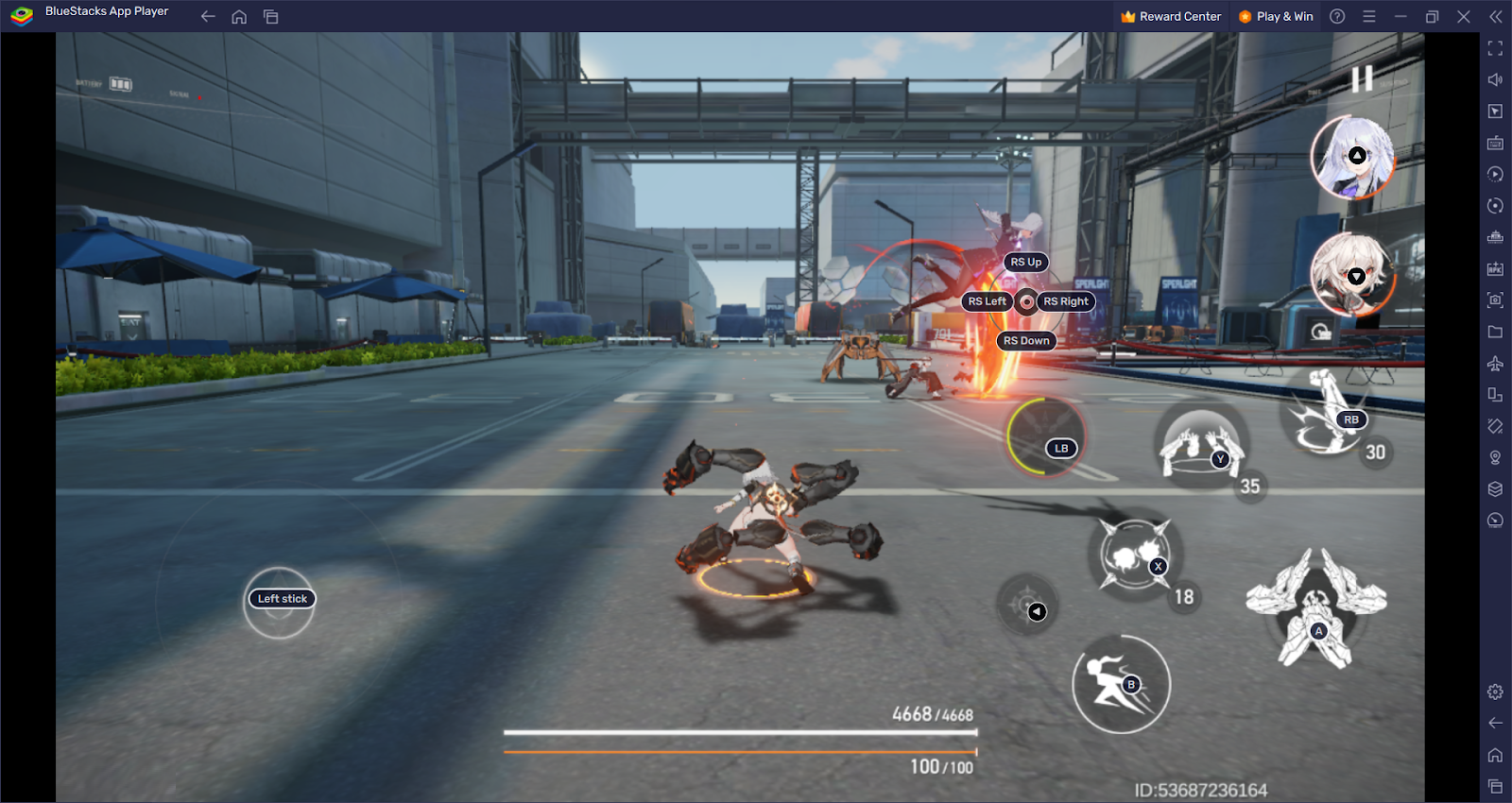
Task: Mute game audio with the volume icon
Action: (1496, 79)
